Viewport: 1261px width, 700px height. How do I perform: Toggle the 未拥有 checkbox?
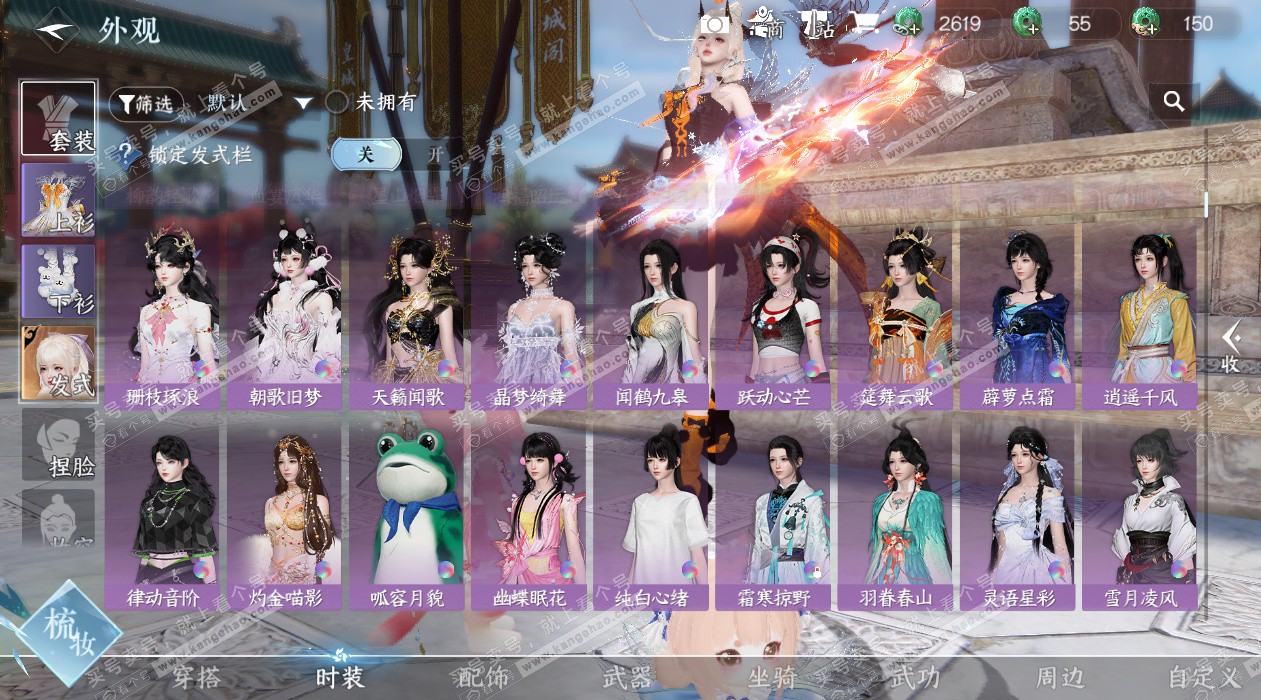(x=337, y=102)
